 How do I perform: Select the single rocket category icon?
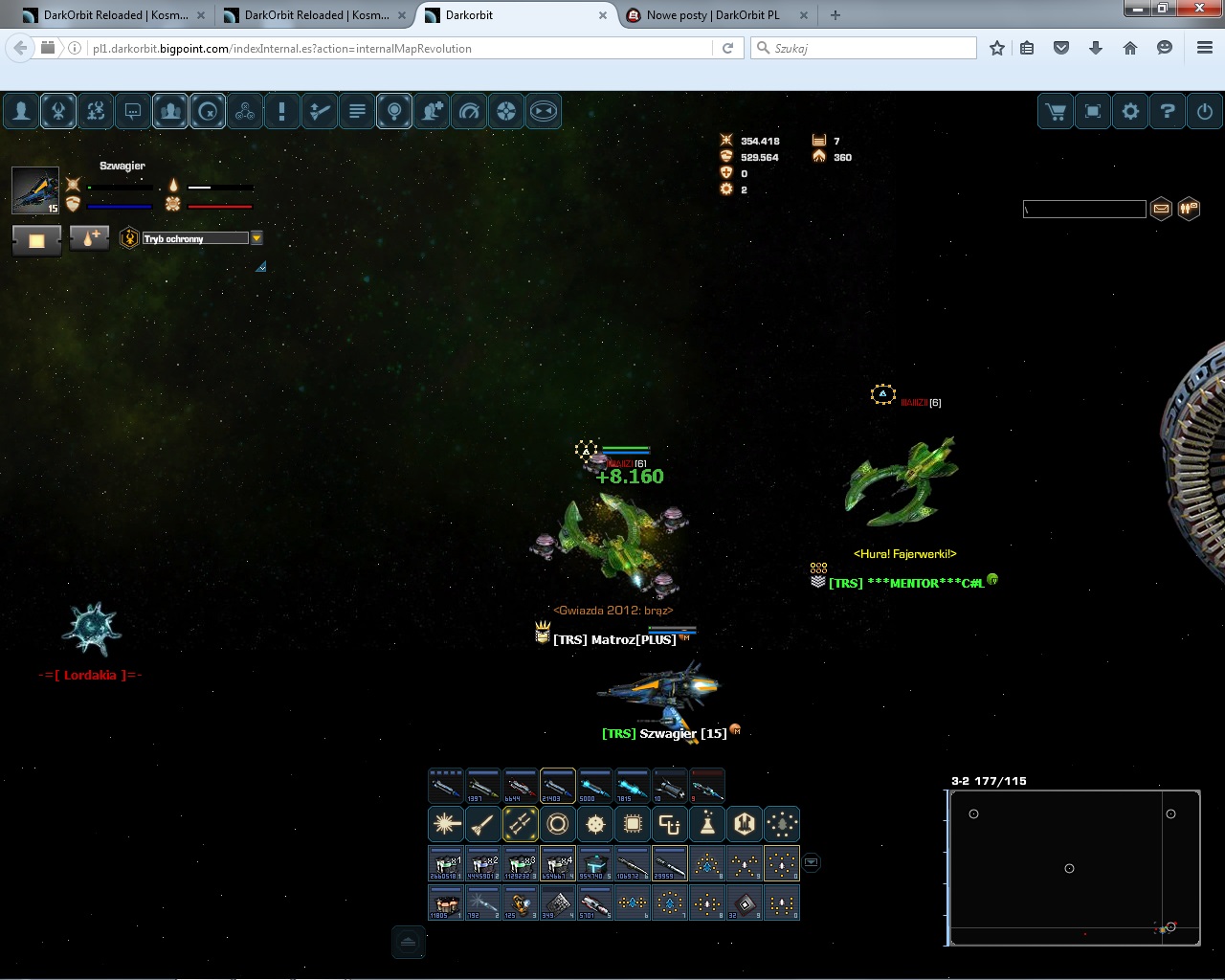point(483,823)
